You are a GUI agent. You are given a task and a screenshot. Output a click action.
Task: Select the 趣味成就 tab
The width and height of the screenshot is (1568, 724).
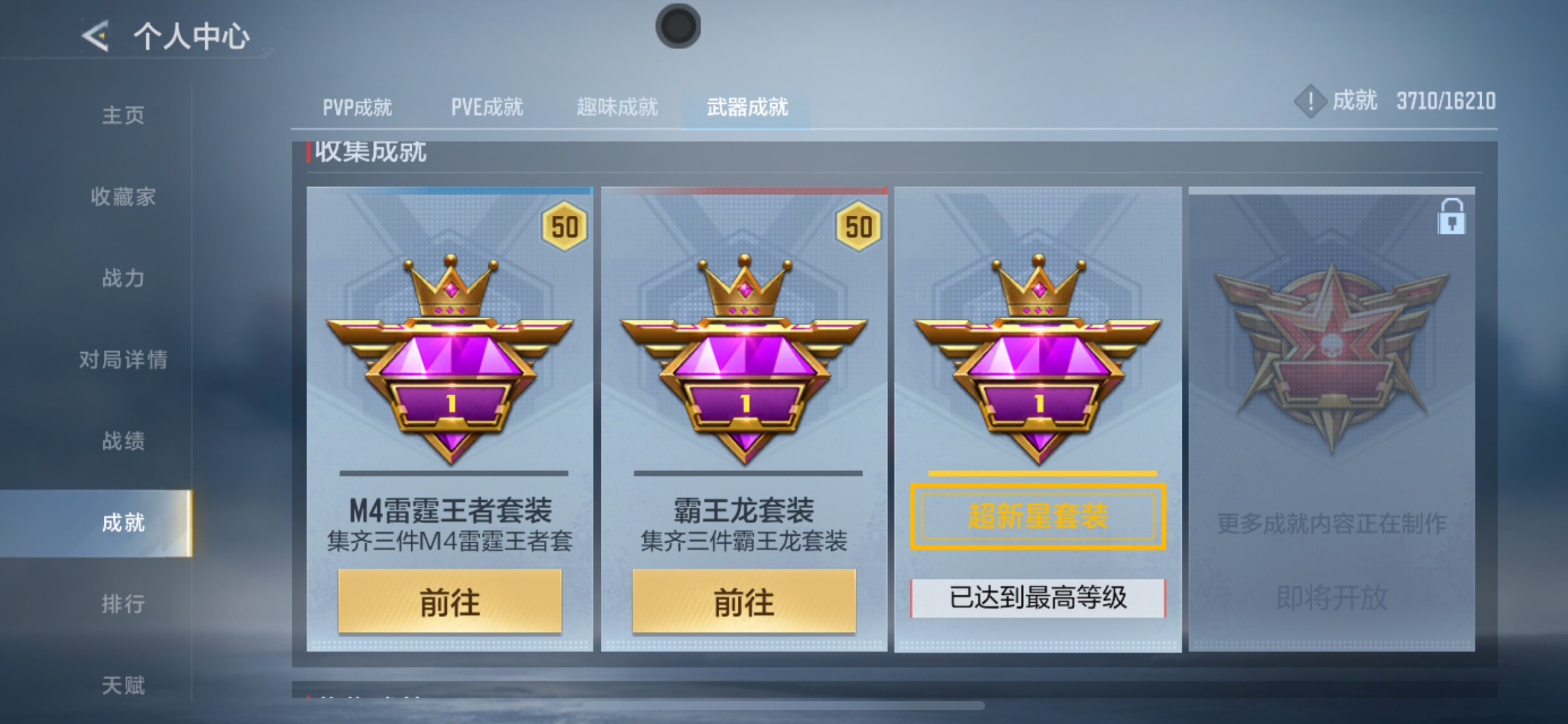[x=617, y=107]
